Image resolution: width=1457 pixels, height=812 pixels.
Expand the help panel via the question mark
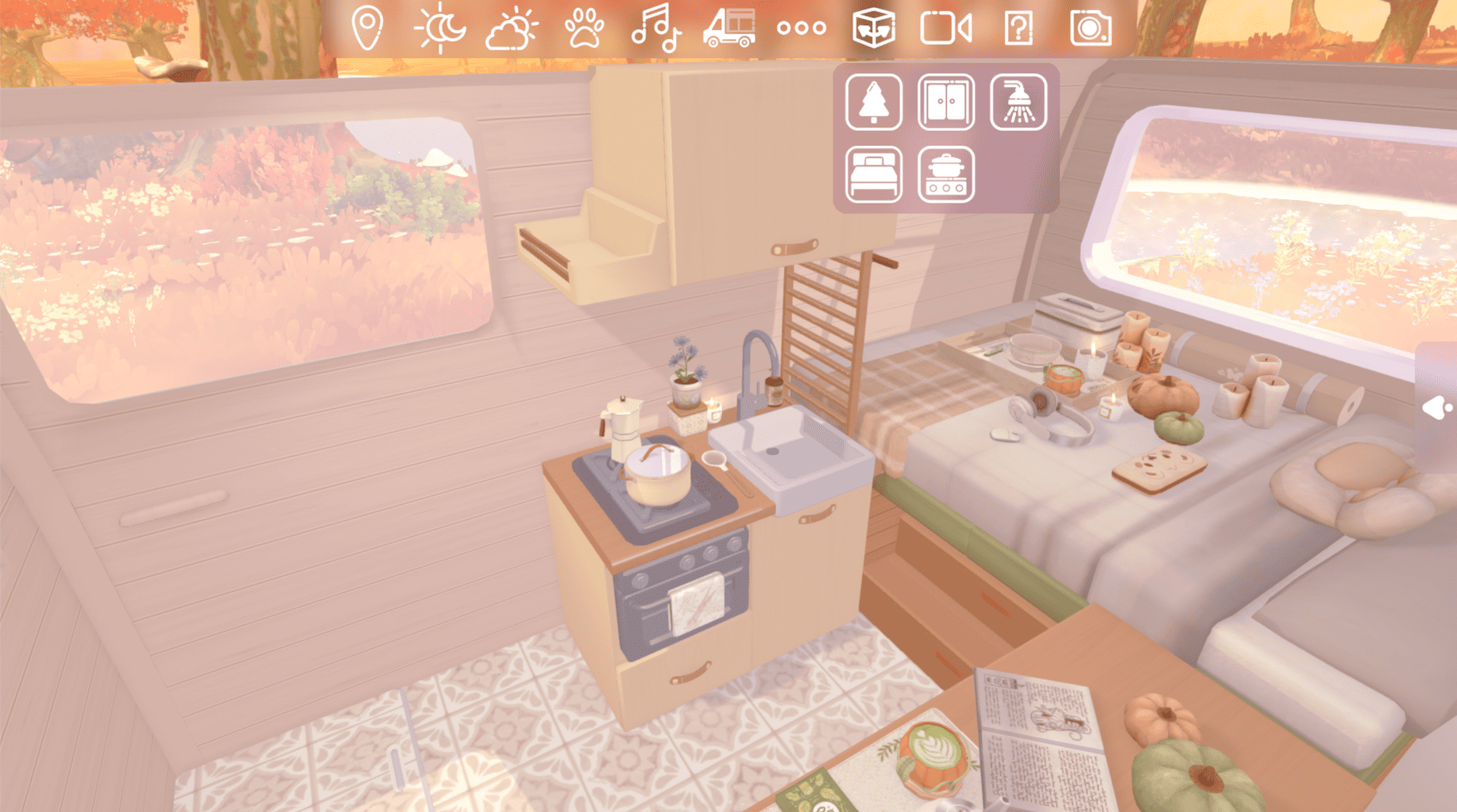tap(1019, 27)
